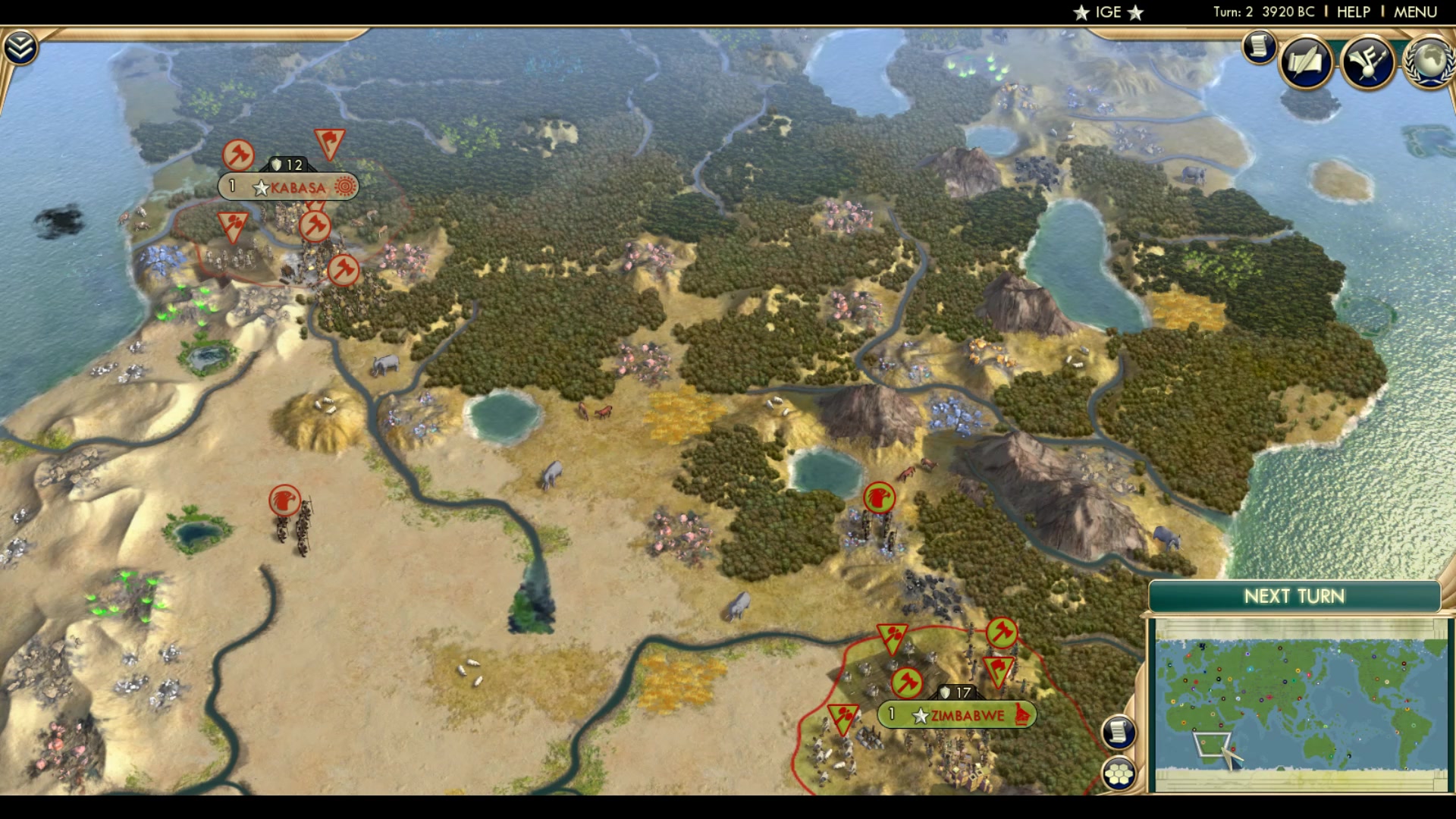The height and width of the screenshot is (819, 1456).
Task: Click IGE in the top bar
Action: 1107,11
